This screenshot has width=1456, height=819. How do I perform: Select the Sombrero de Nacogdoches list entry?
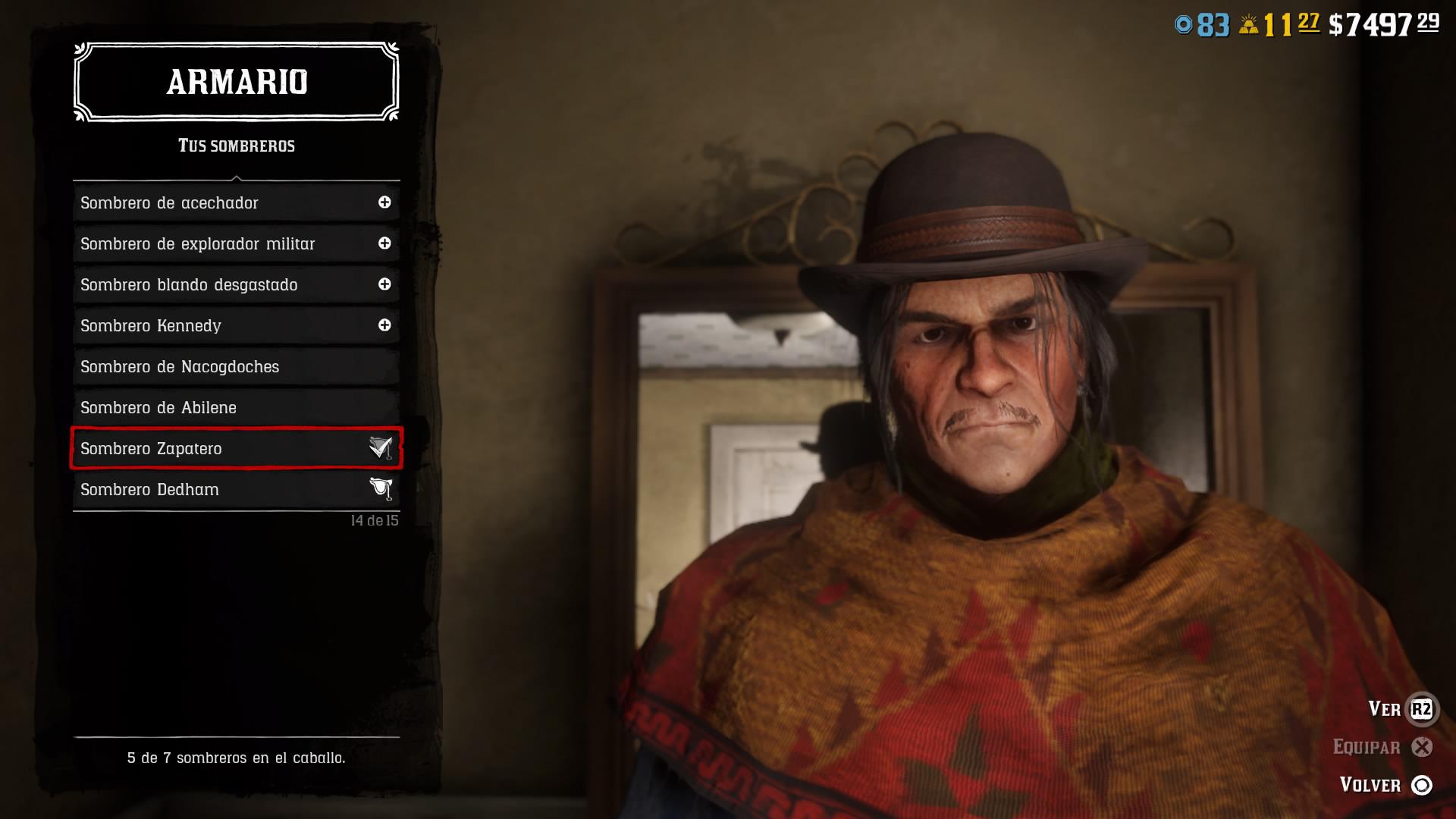tap(180, 366)
